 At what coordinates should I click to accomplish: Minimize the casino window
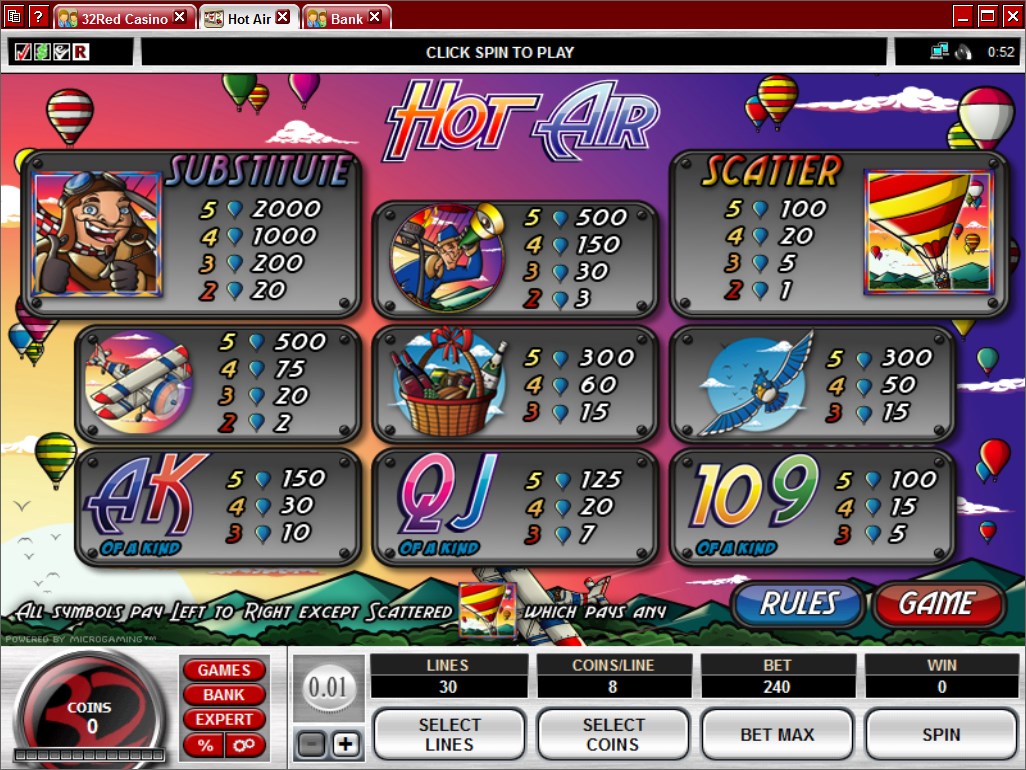point(963,16)
